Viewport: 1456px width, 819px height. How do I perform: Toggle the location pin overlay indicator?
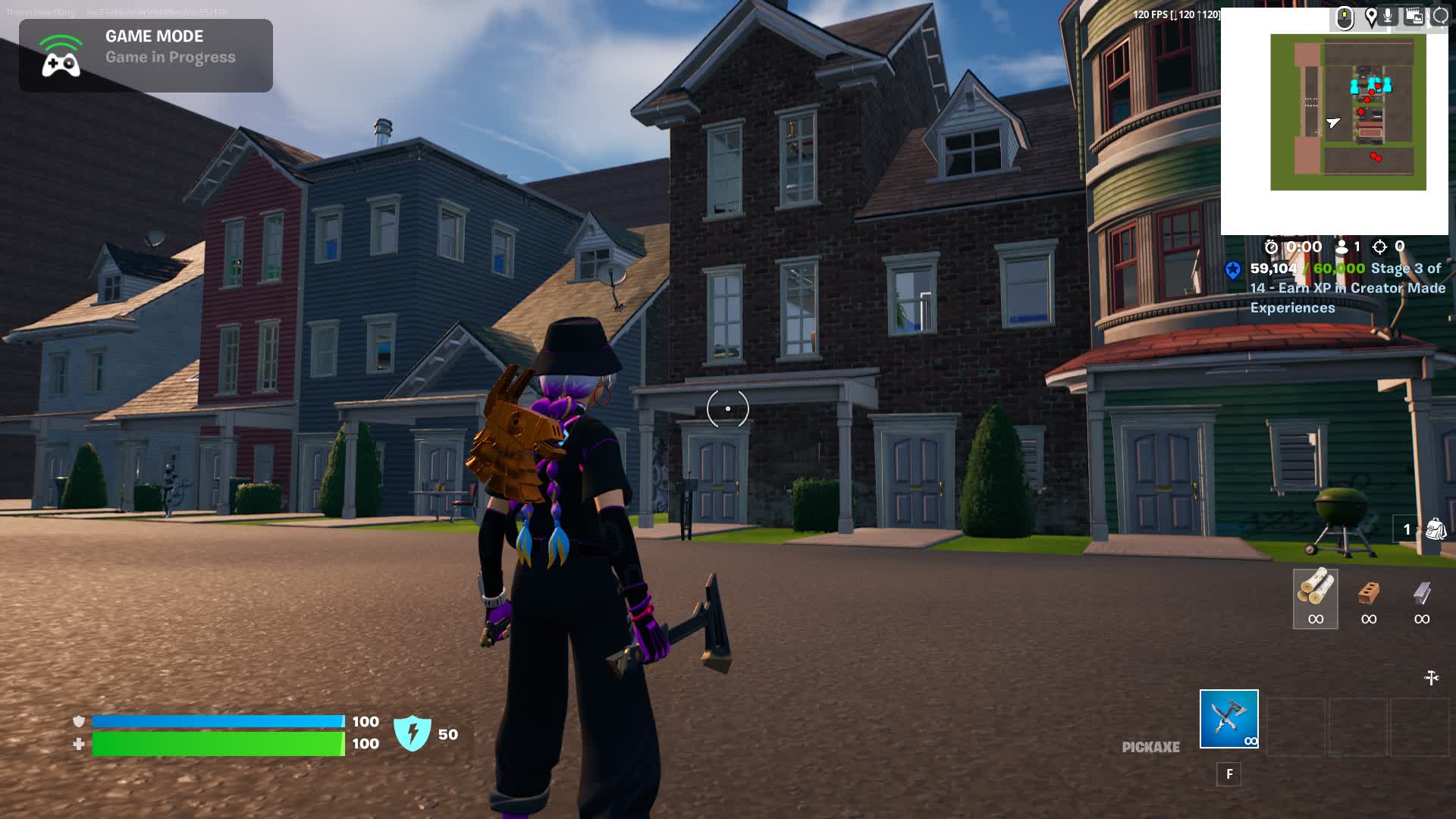click(1371, 15)
